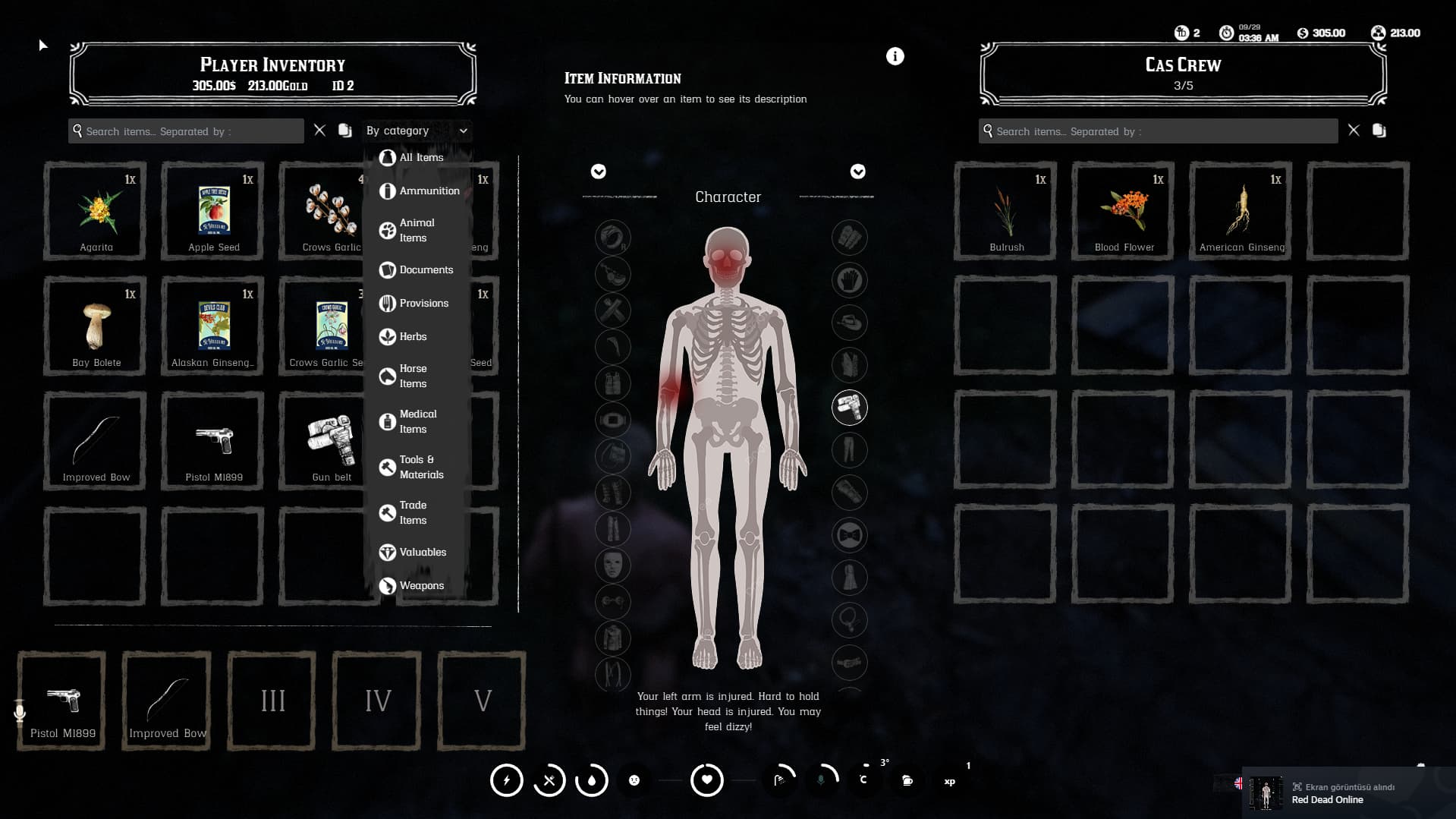Open the mask equipment slot

(x=612, y=565)
